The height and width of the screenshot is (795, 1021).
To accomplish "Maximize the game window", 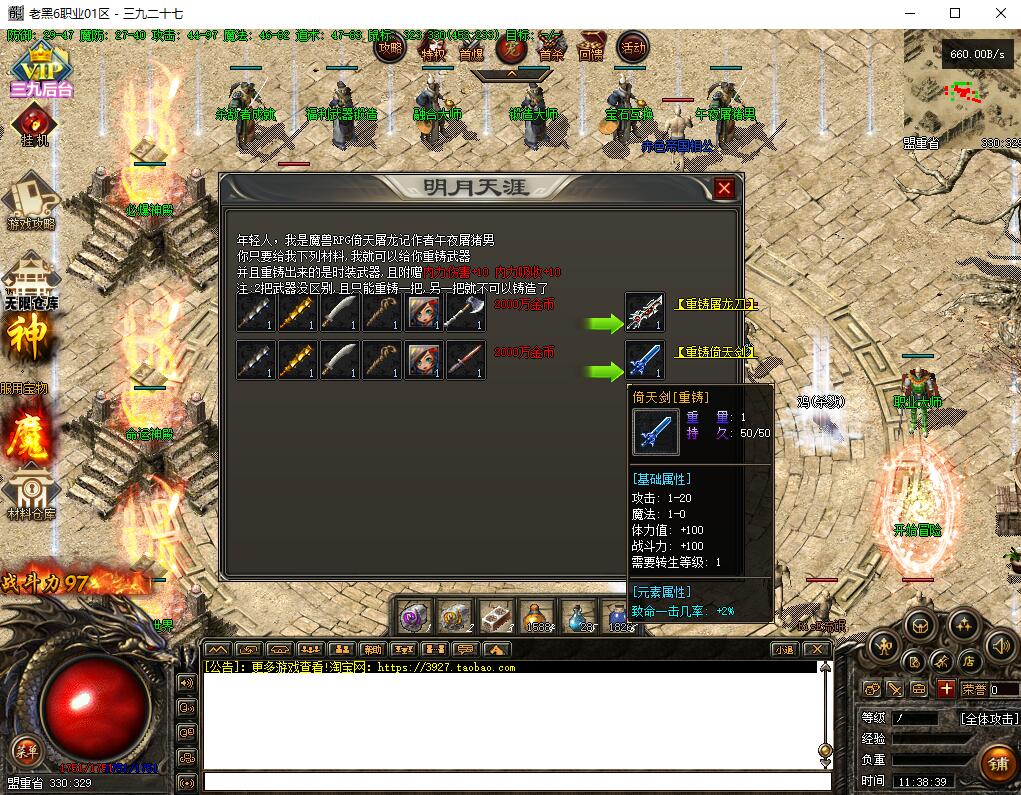I will click(x=955, y=13).
